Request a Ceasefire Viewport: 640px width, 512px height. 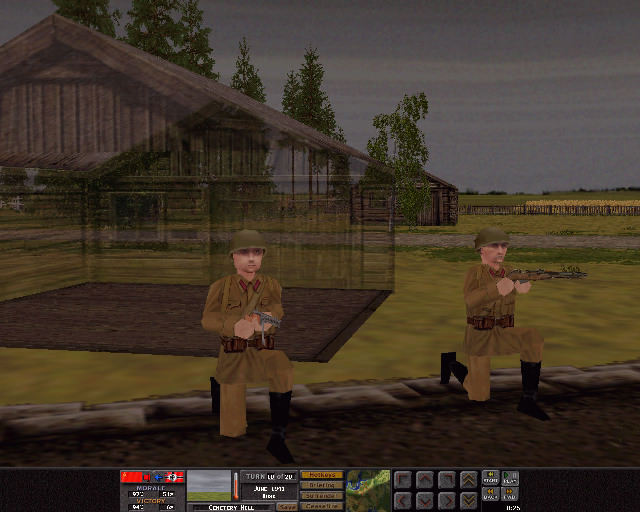(321, 506)
